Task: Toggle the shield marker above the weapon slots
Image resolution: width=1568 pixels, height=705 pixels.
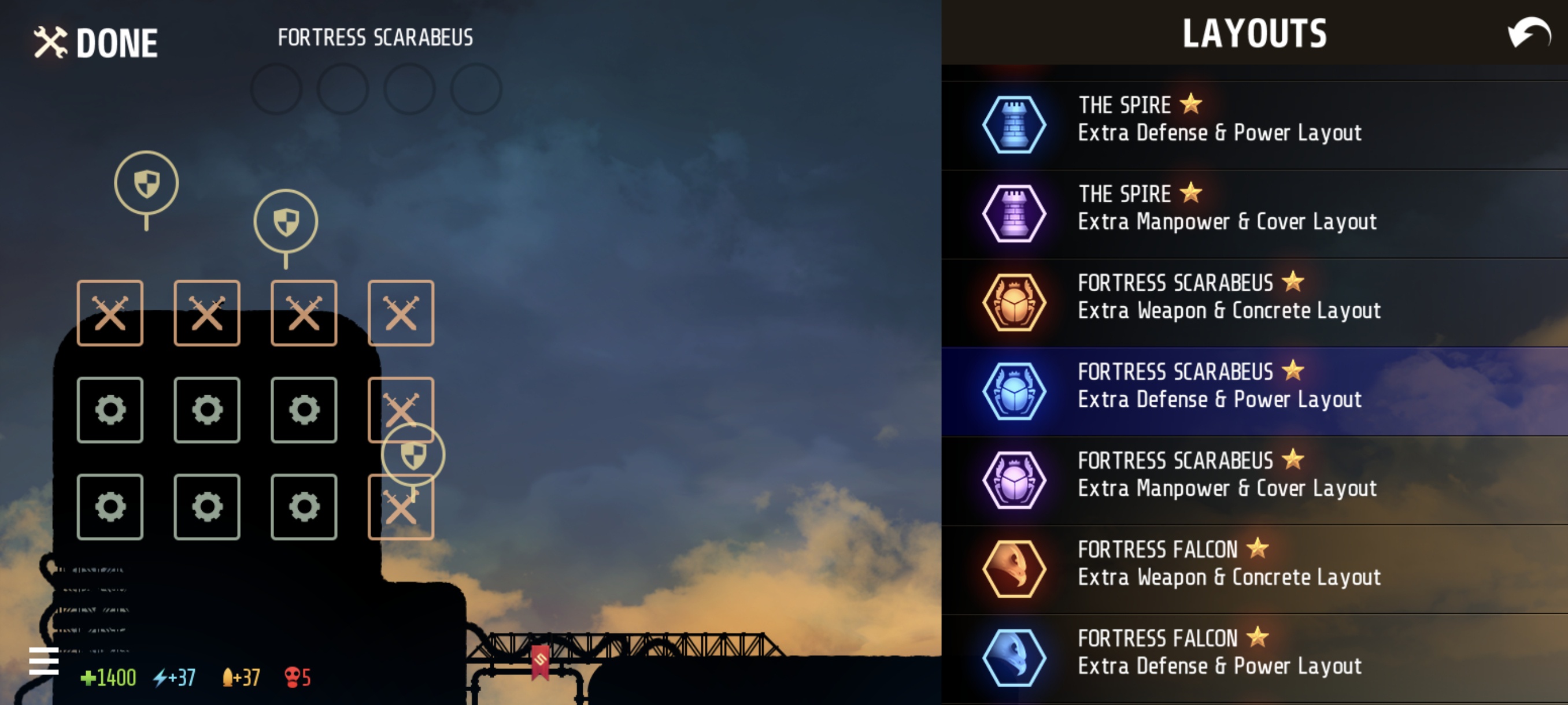Action: pos(285,220)
